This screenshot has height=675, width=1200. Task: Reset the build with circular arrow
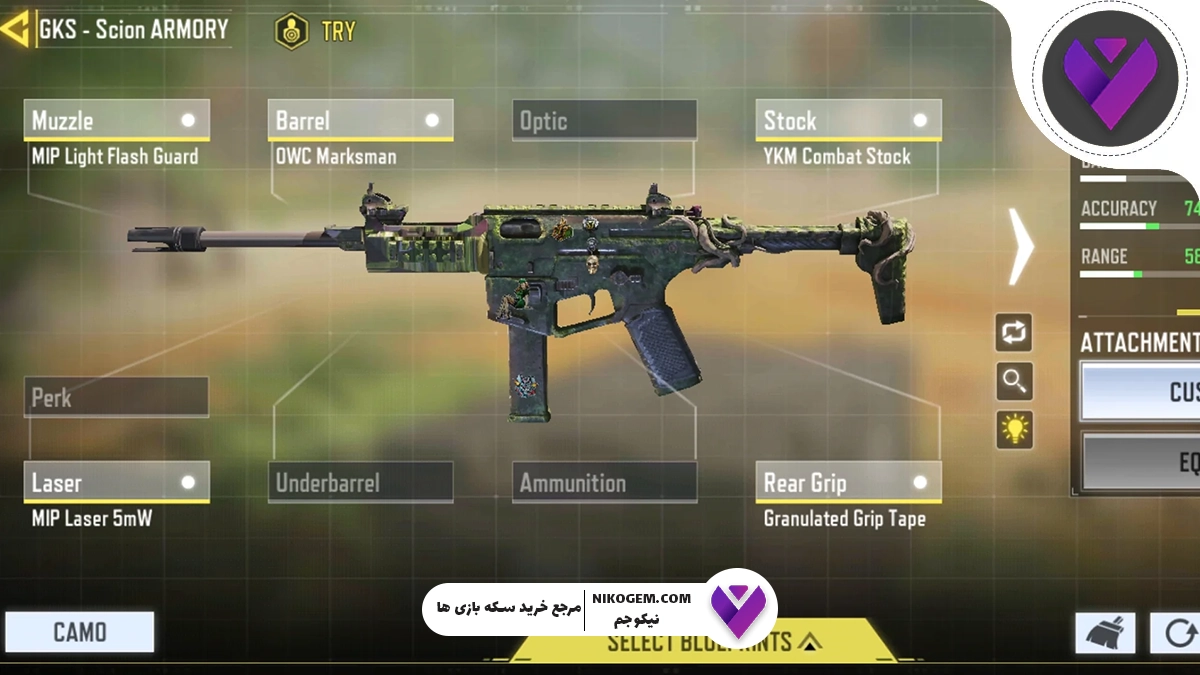(x=1177, y=633)
